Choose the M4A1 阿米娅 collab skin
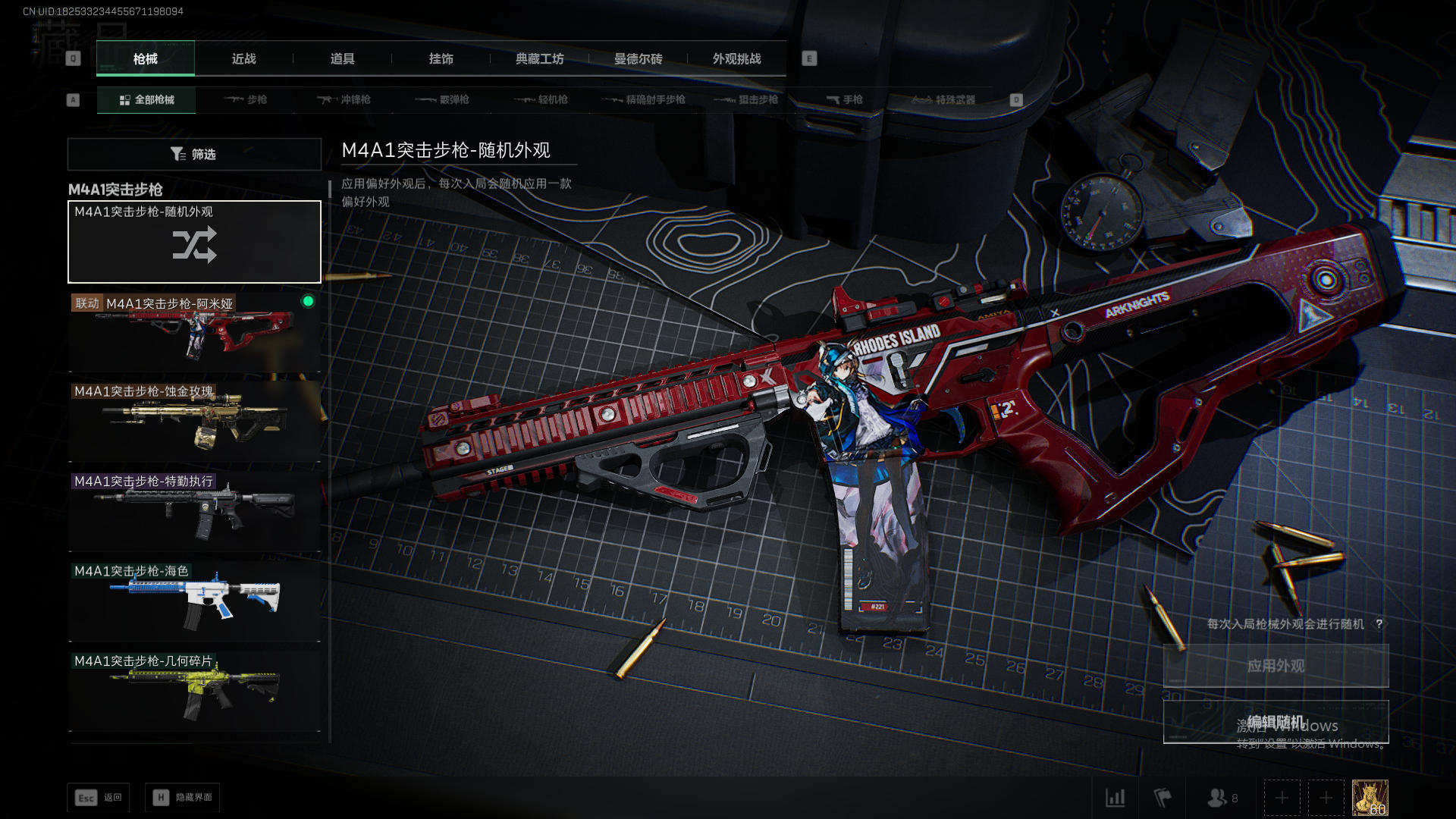Image resolution: width=1456 pixels, height=819 pixels. [194, 334]
